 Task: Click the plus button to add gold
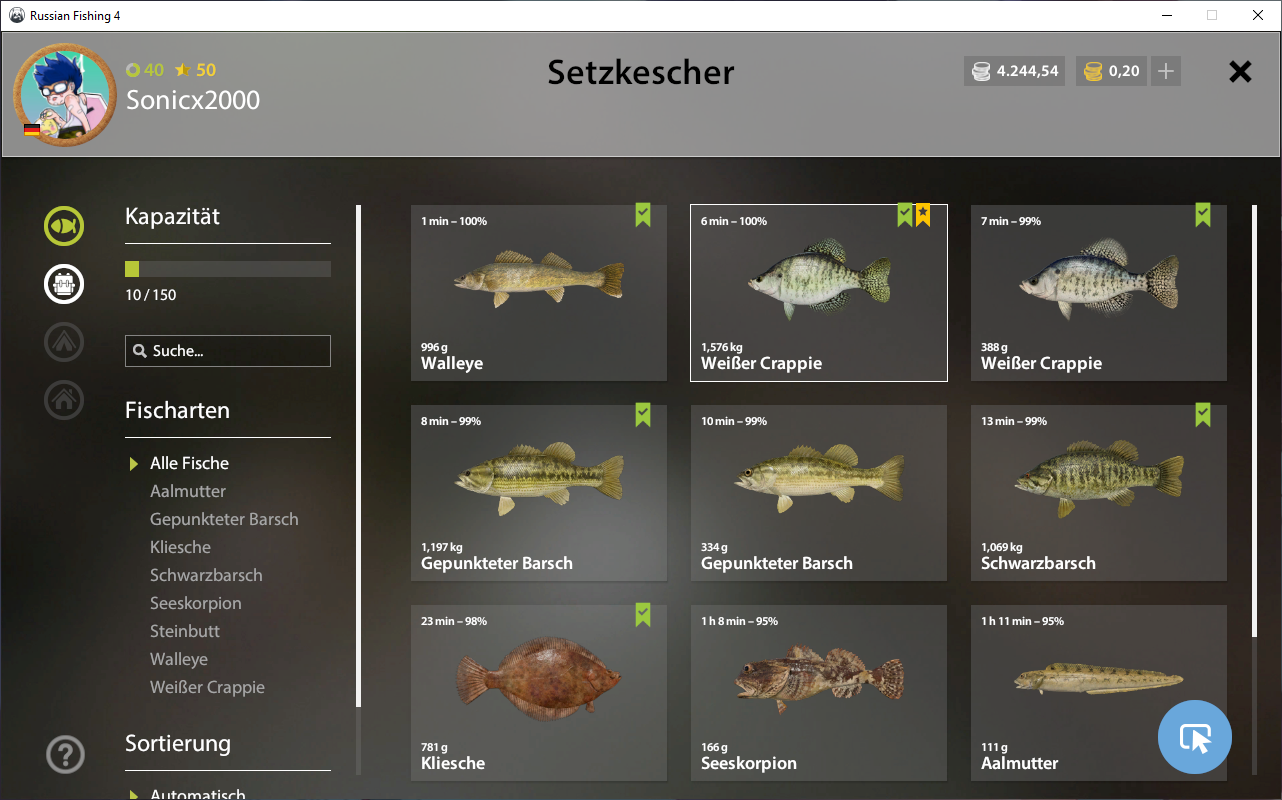[x=1165, y=71]
